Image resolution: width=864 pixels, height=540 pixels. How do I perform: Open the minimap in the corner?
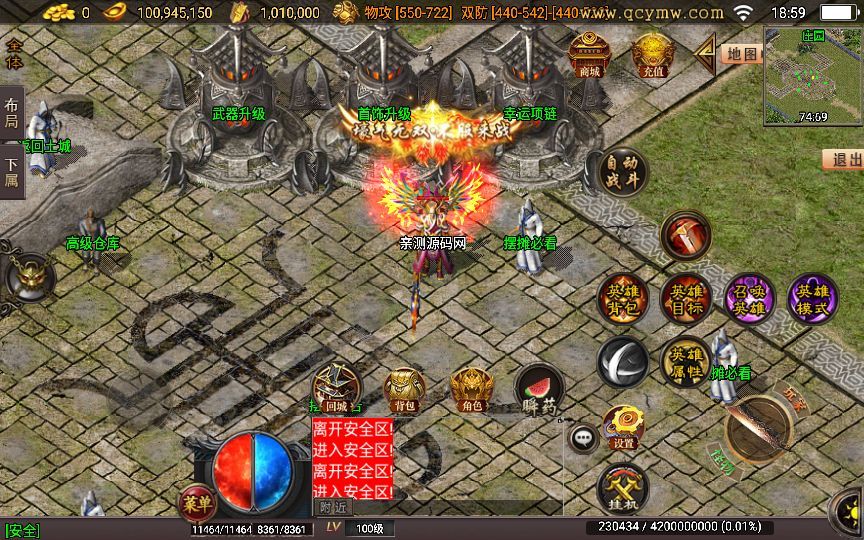click(x=812, y=73)
